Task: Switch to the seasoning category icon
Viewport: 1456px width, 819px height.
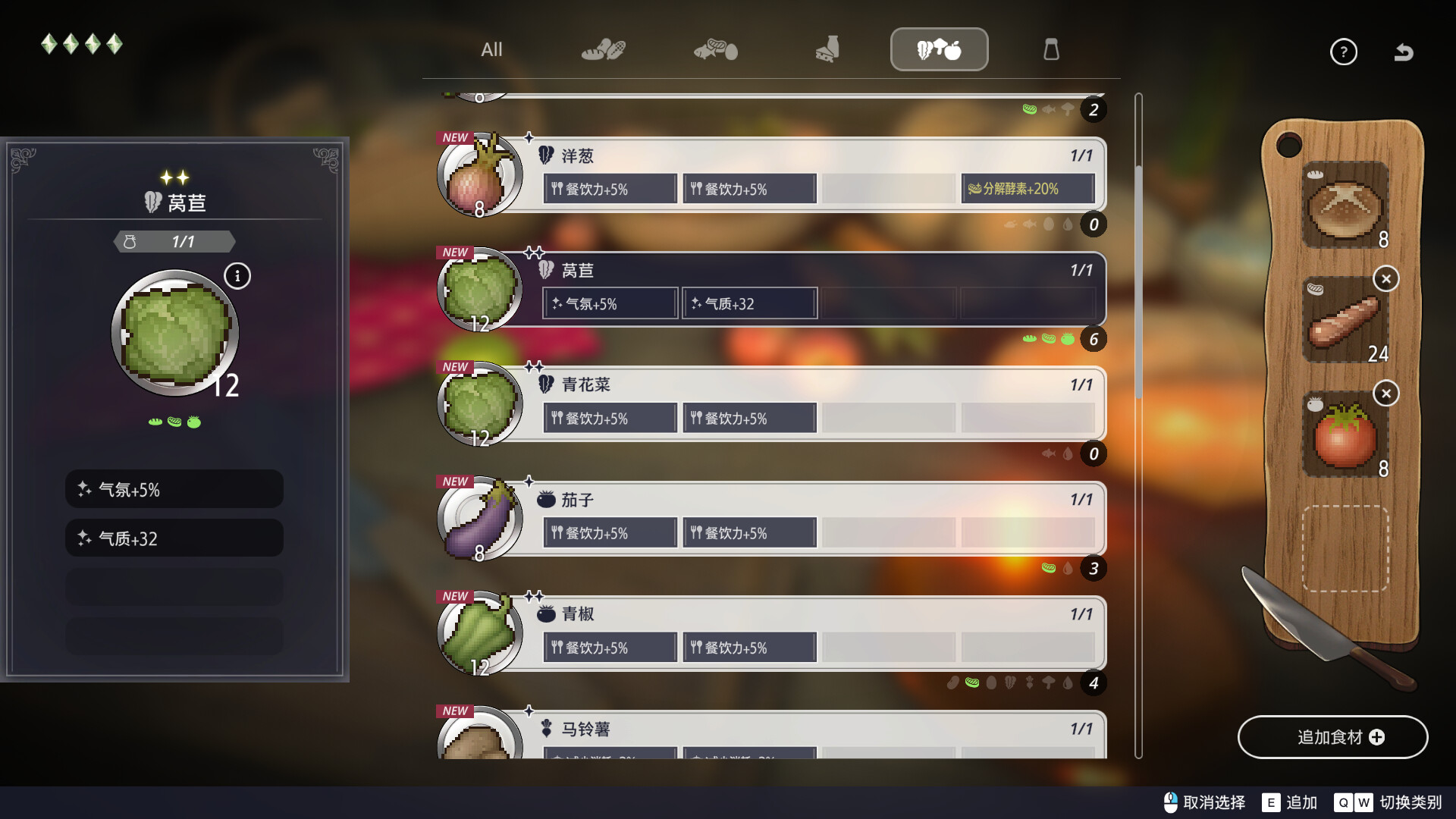Action: [x=1053, y=49]
